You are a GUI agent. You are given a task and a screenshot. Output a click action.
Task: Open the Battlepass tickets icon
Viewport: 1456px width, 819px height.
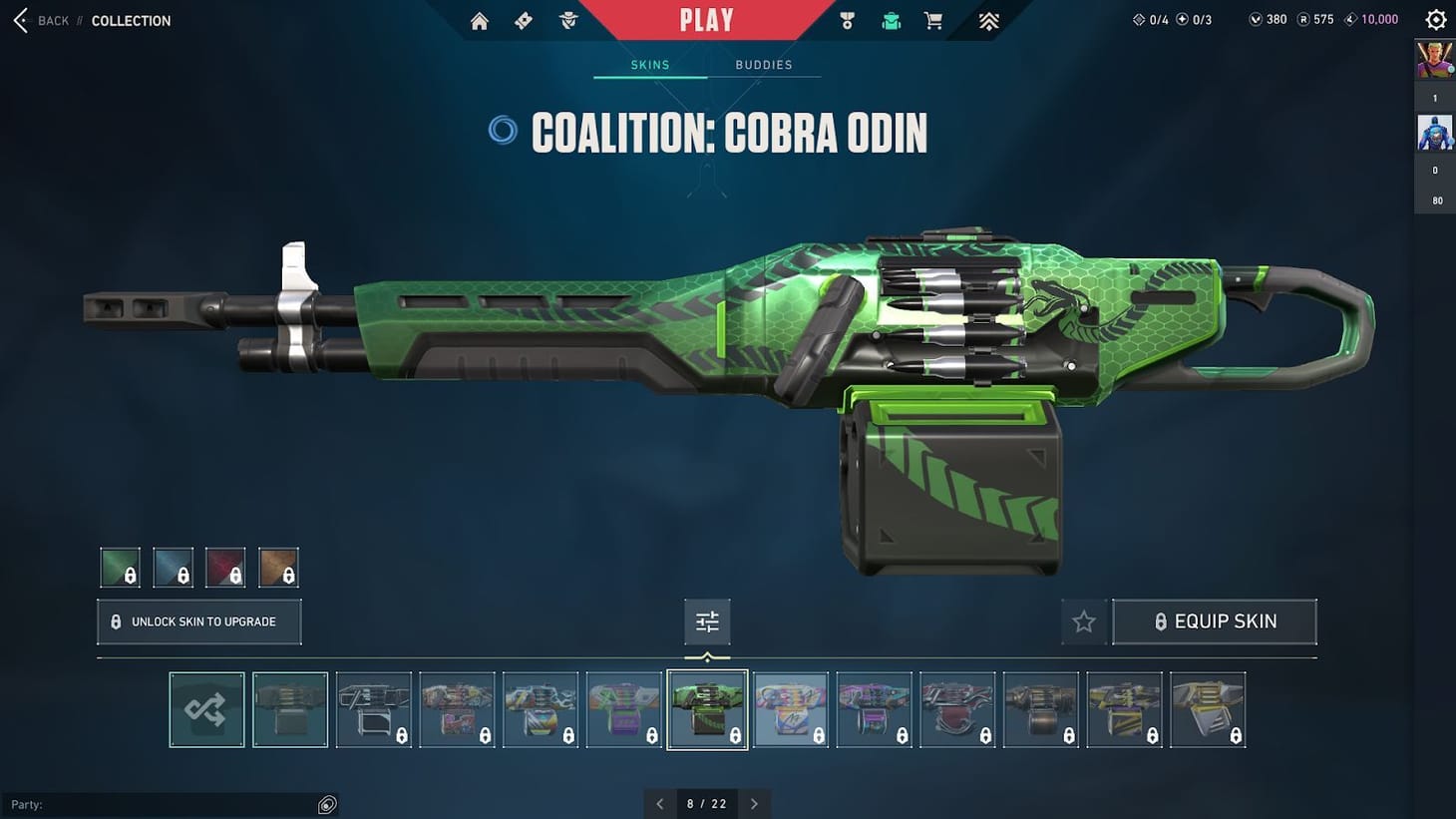point(523,20)
